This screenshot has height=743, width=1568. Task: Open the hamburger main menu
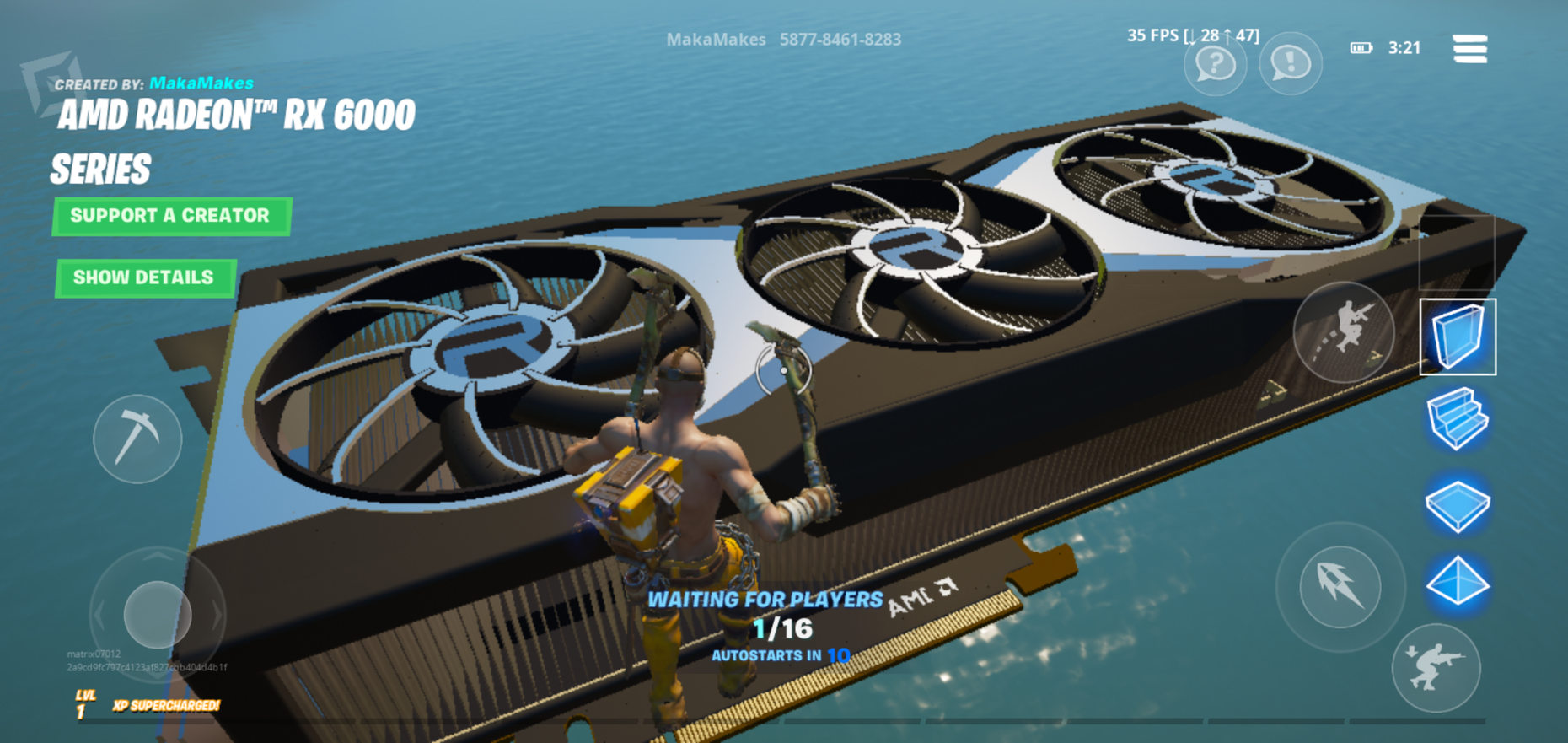tap(1469, 48)
